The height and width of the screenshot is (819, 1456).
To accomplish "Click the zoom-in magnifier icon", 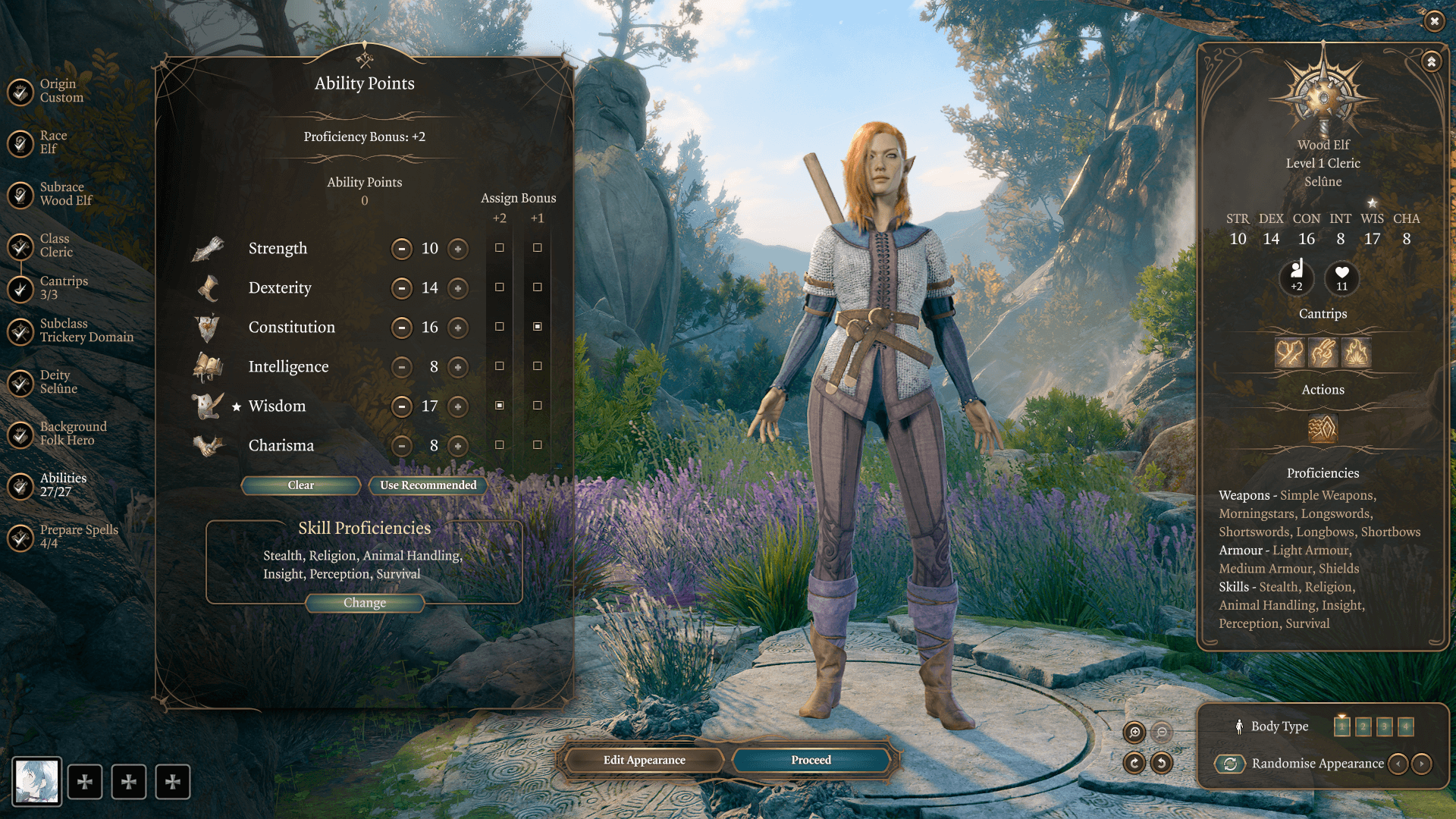I will 1134,733.
